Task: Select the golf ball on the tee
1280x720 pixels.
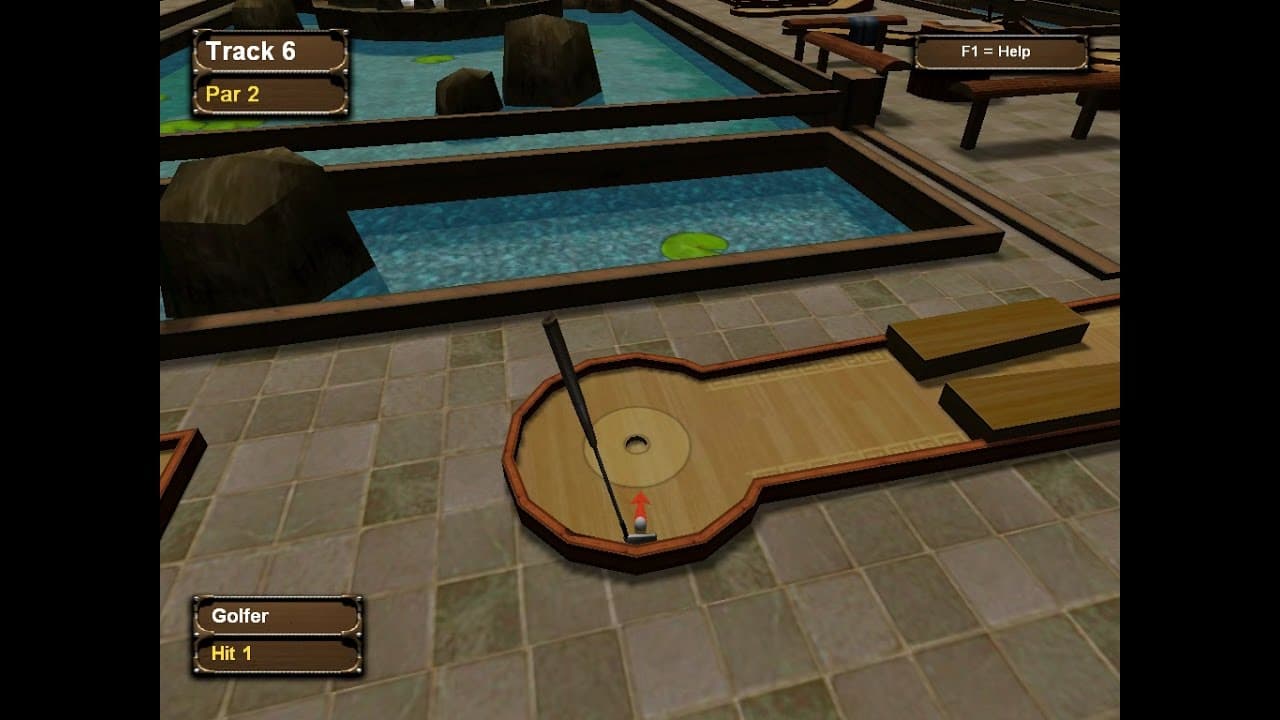Action: [640, 523]
